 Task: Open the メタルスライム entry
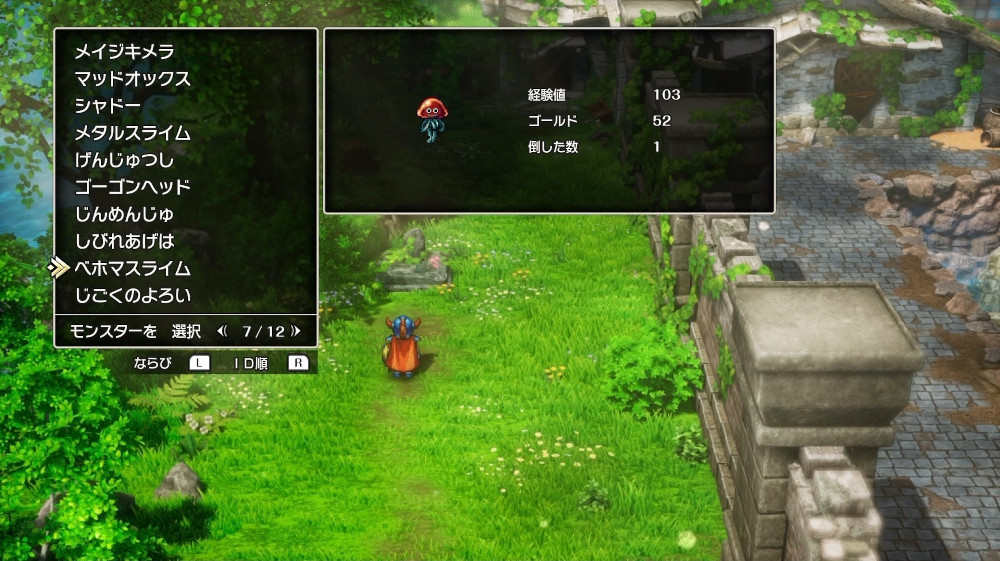132,133
